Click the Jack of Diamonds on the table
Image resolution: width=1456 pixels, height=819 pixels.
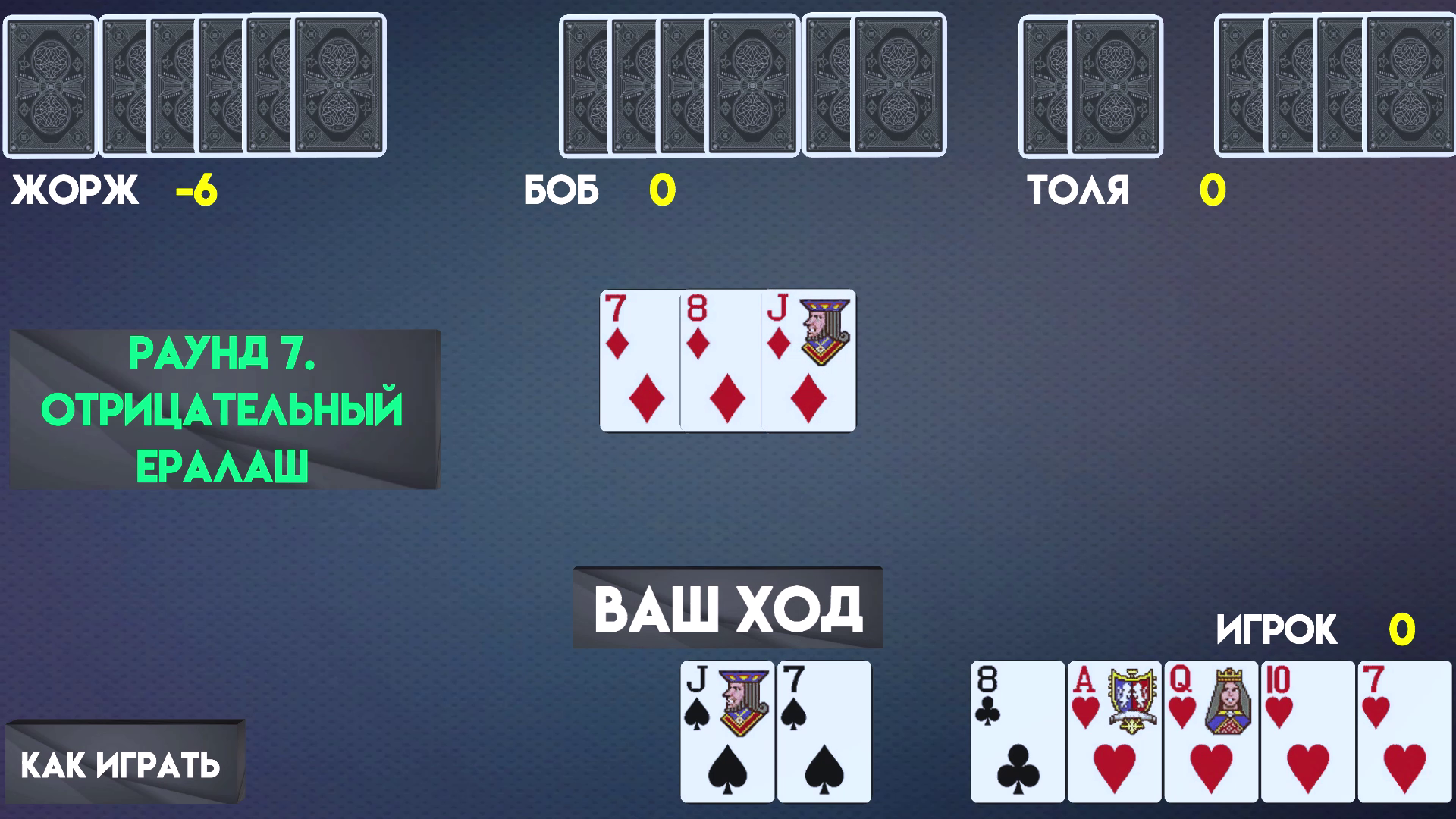coord(808,360)
